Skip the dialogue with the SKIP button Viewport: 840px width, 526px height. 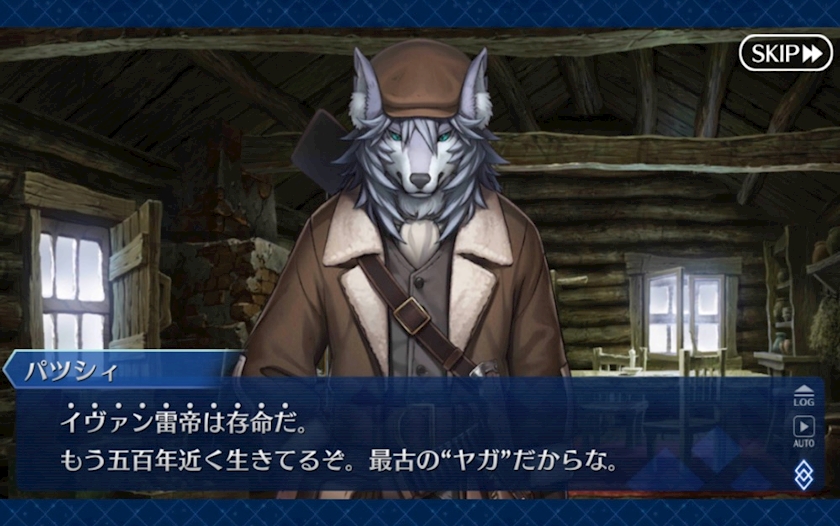pos(785,52)
